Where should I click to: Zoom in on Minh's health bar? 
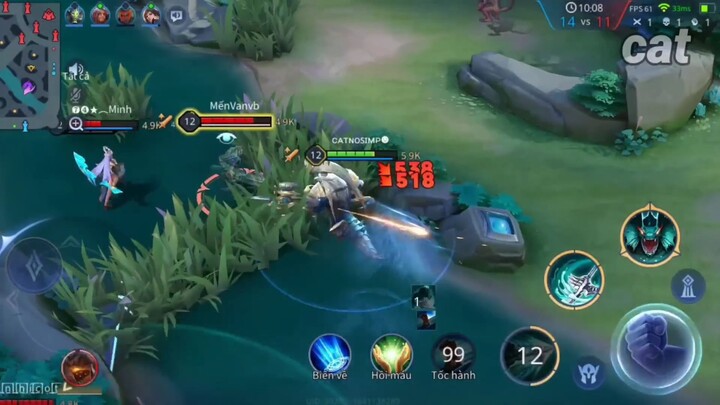pyautogui.click(x=76, y=125)
